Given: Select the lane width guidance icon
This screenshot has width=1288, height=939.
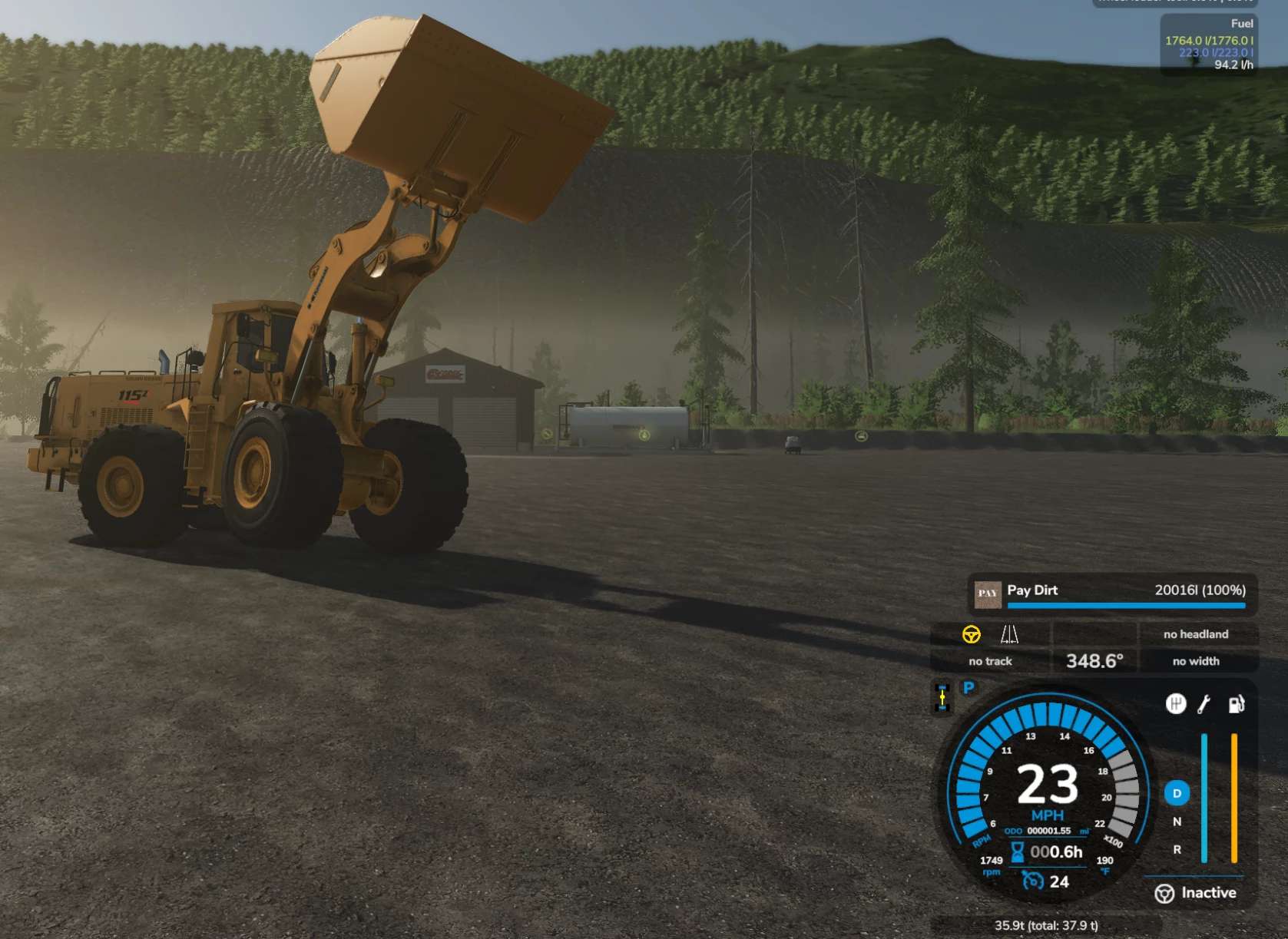Looking at the screenshot, I should coord(1009,634).
